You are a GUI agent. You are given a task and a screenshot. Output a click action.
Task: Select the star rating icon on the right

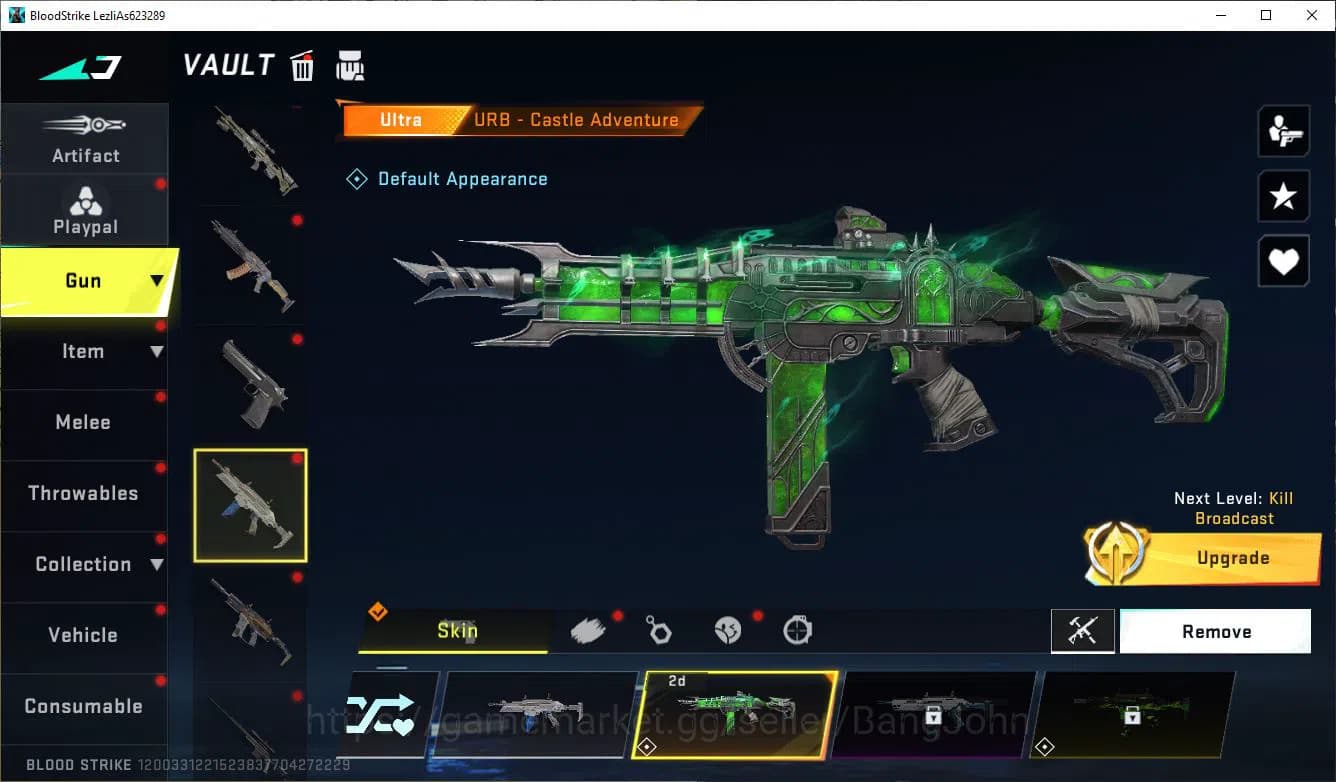pos(1283,196)
